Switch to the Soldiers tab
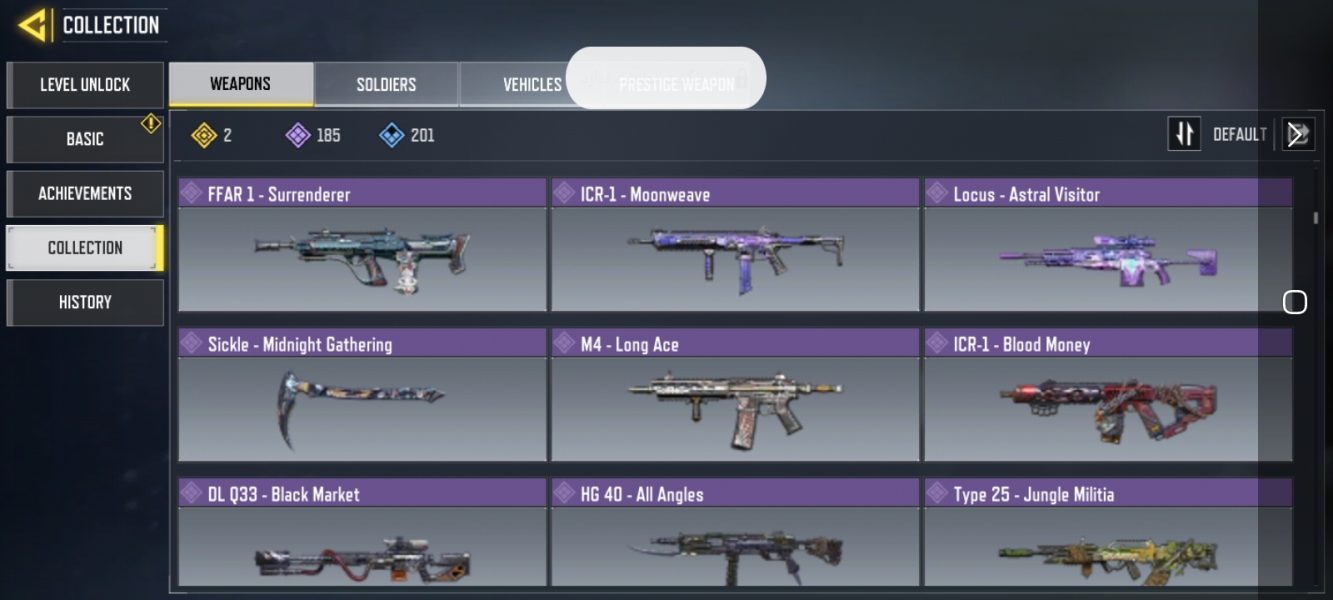Image resolution: width=1333 pixels, height=600 pixels. point(386,85)
